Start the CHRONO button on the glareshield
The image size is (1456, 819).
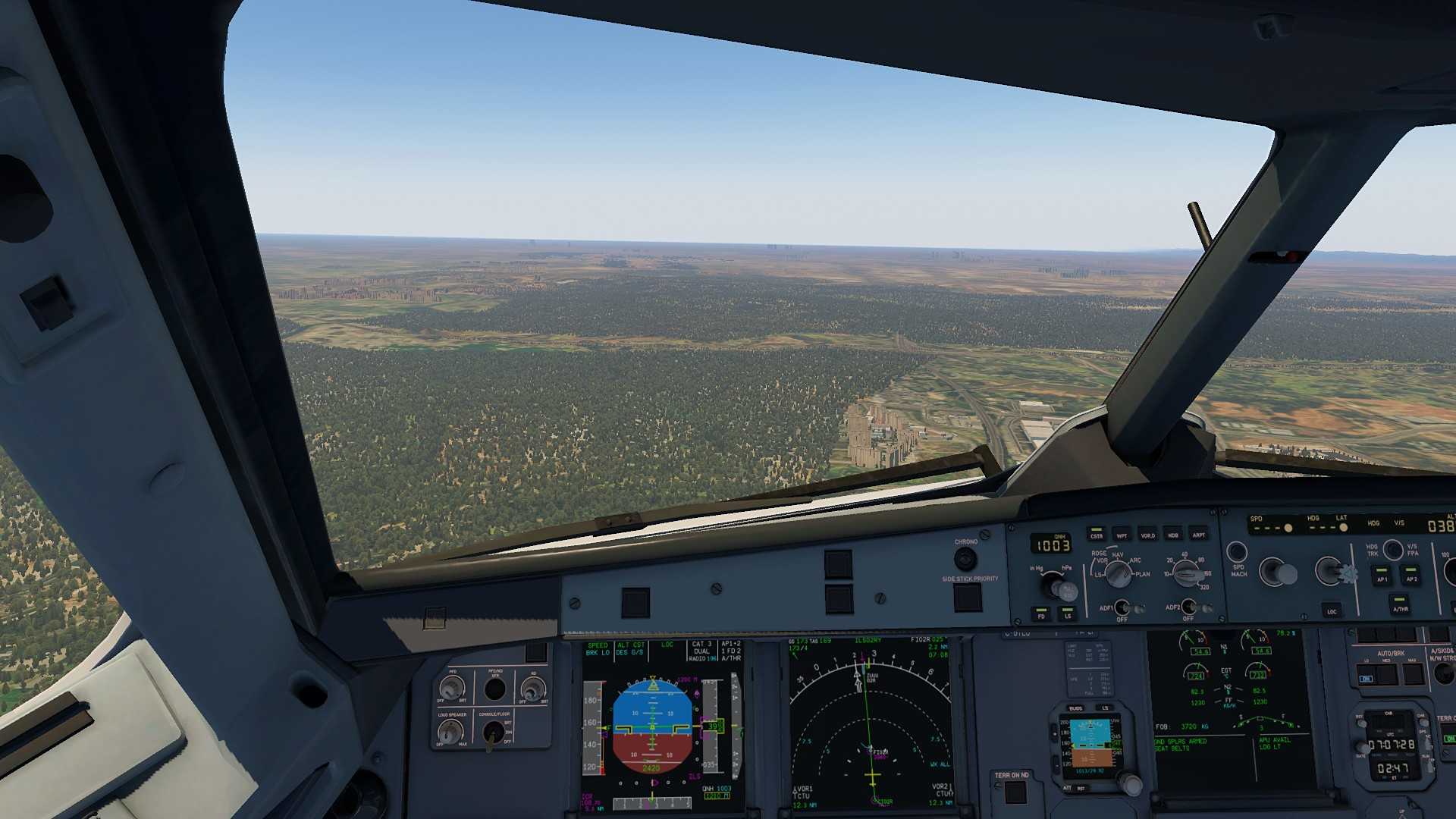965,559
